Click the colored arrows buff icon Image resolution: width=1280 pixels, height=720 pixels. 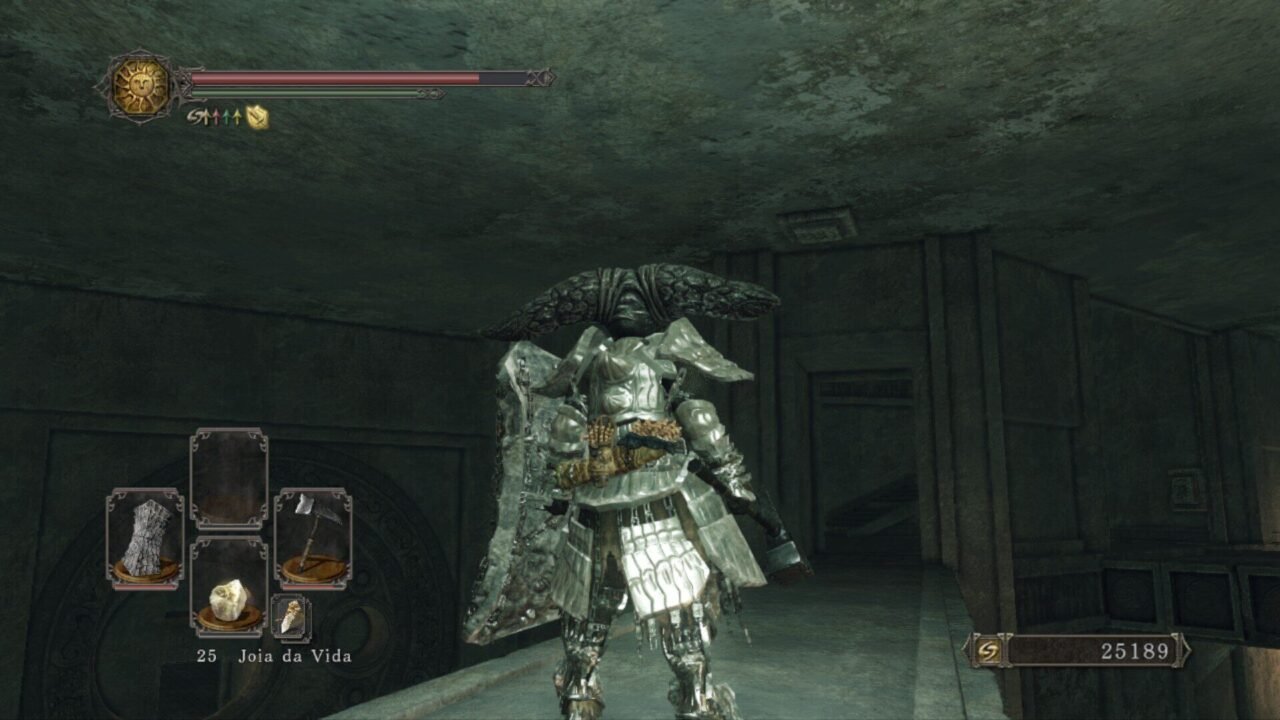[224, 117]
